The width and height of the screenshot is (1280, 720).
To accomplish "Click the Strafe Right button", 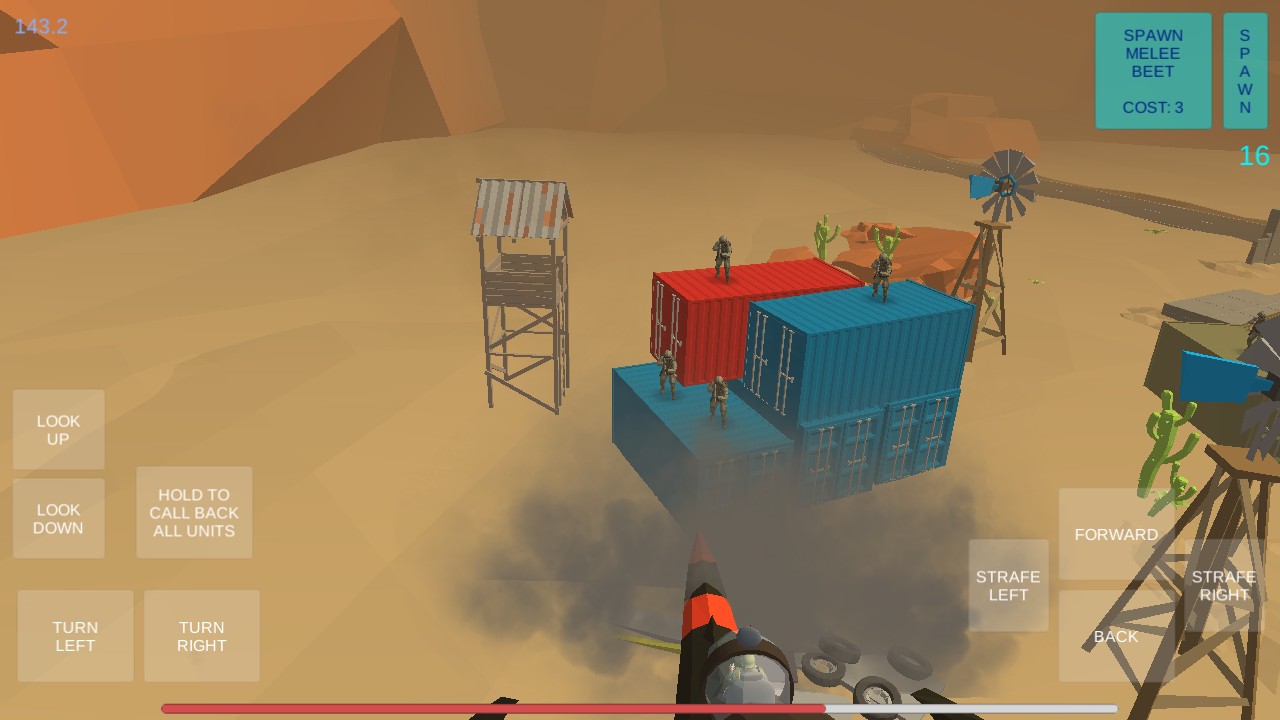I will click(1223, 585).
